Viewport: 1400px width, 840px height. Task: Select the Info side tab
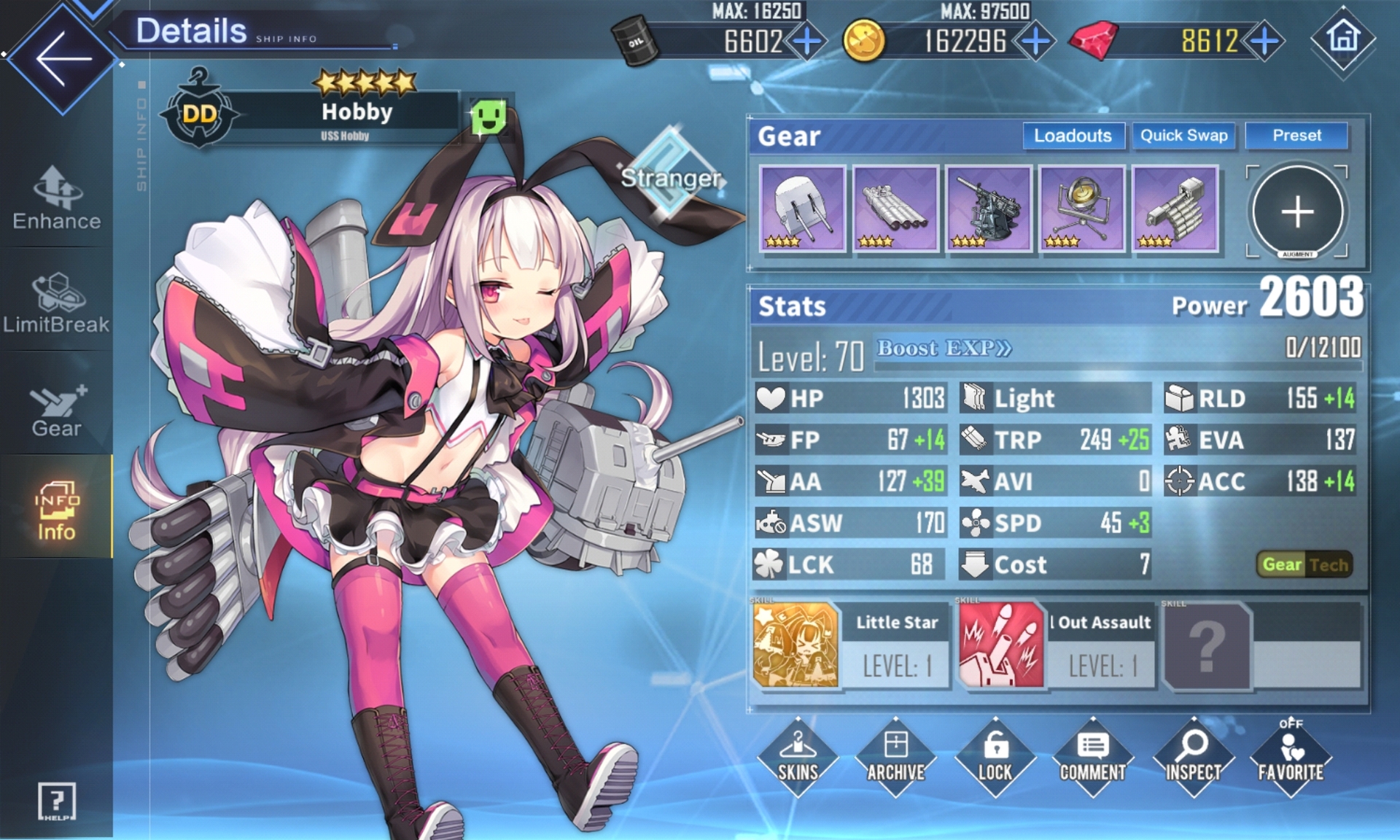[x=56, y=510]
